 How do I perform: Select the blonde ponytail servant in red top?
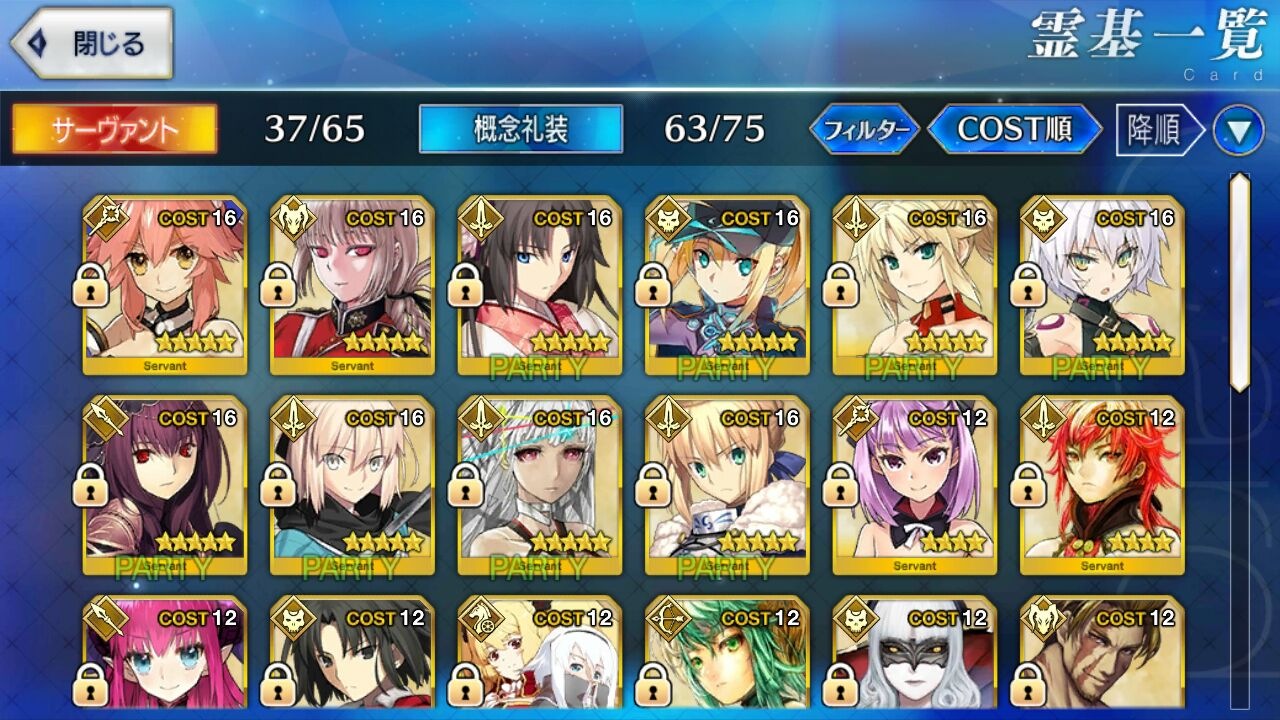coord(915,285)
